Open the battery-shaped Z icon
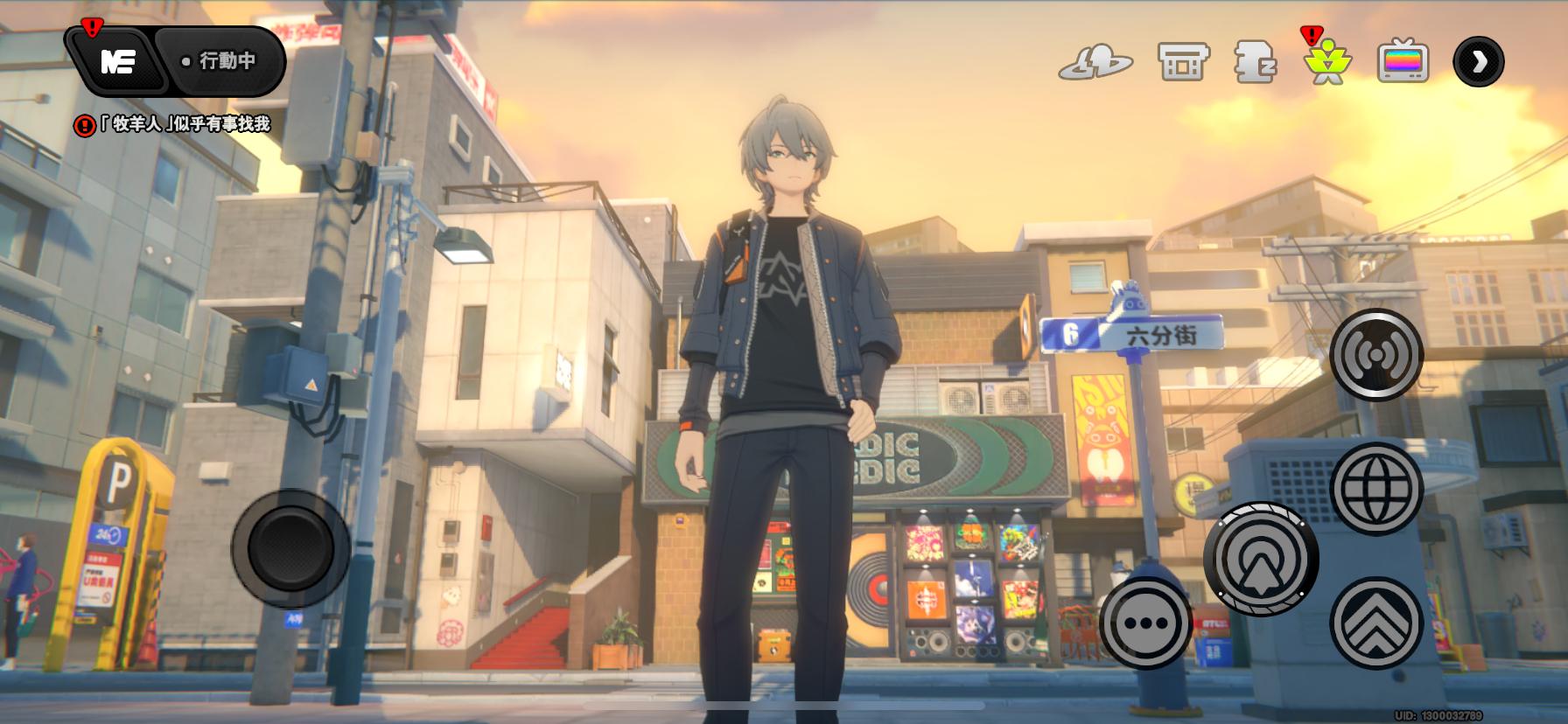Image resolution: width=1568 pixels, height=724 pixels. point(1256,62)
